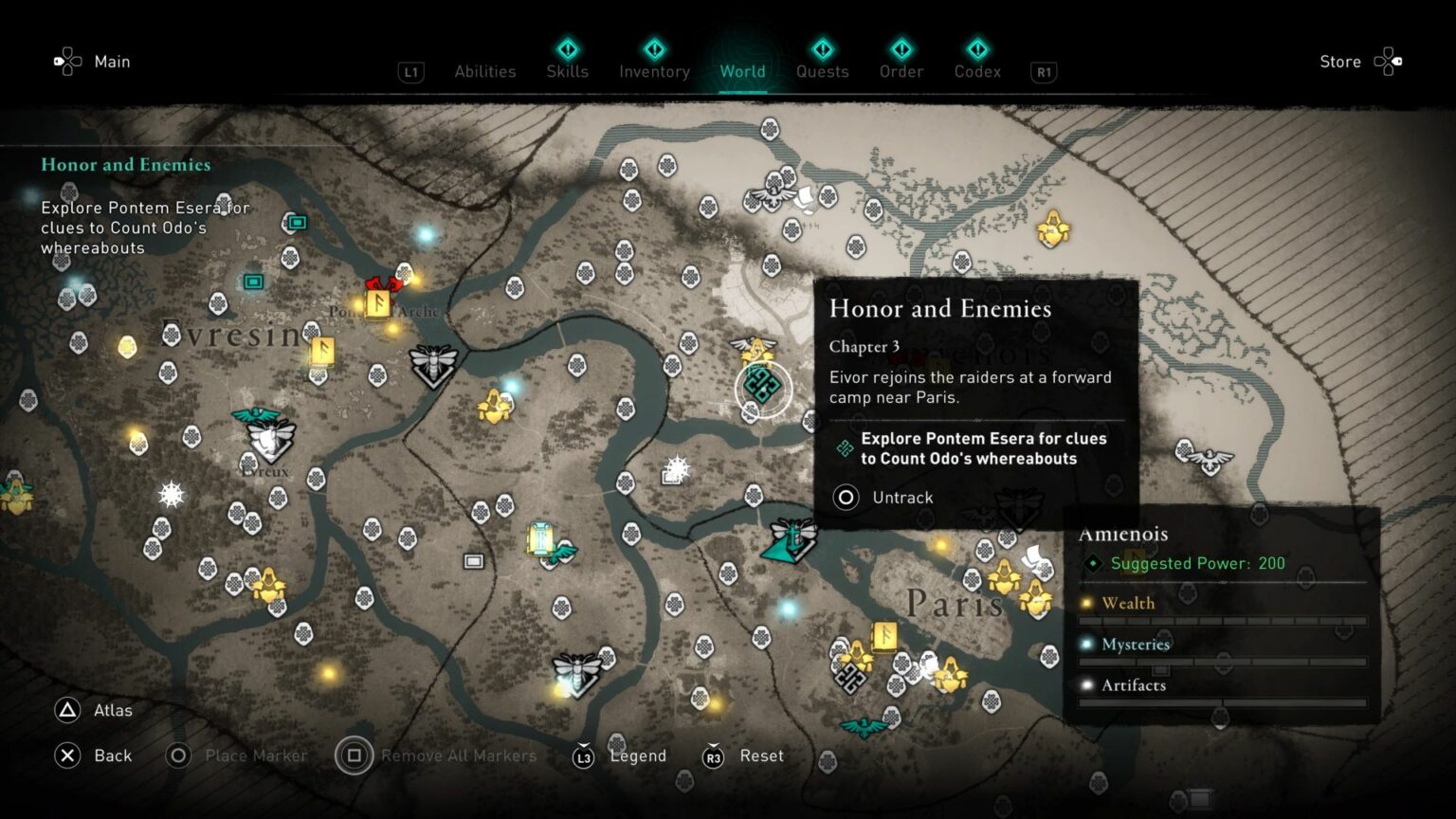Click the Paris label on the map
This screenshot has height=819, width=1456.
(x=955, y=602)
